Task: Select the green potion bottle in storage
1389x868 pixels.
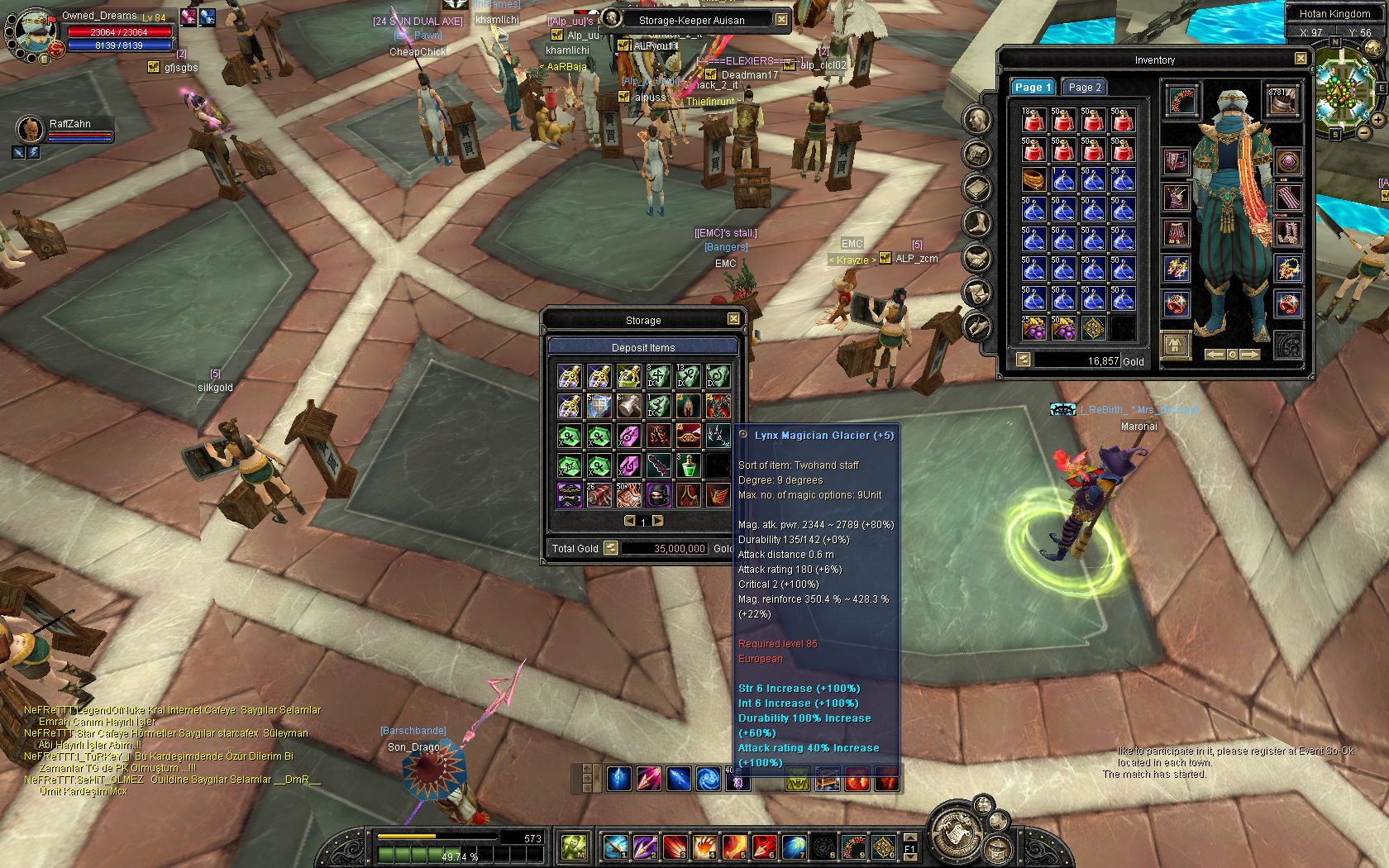Action: click(688, 465)
